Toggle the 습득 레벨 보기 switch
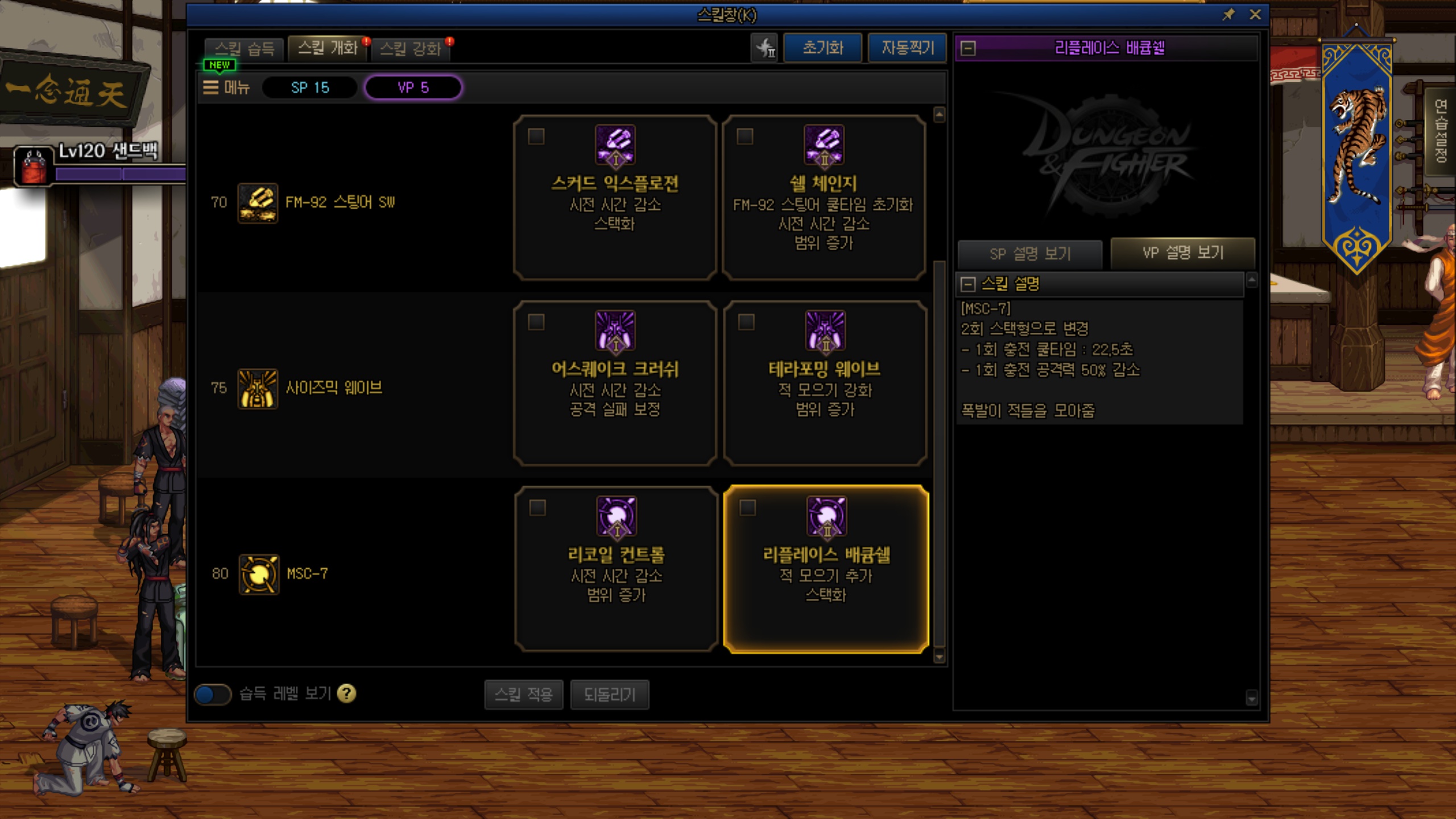The image size is (1456, 819). click(x=213, y=694)
